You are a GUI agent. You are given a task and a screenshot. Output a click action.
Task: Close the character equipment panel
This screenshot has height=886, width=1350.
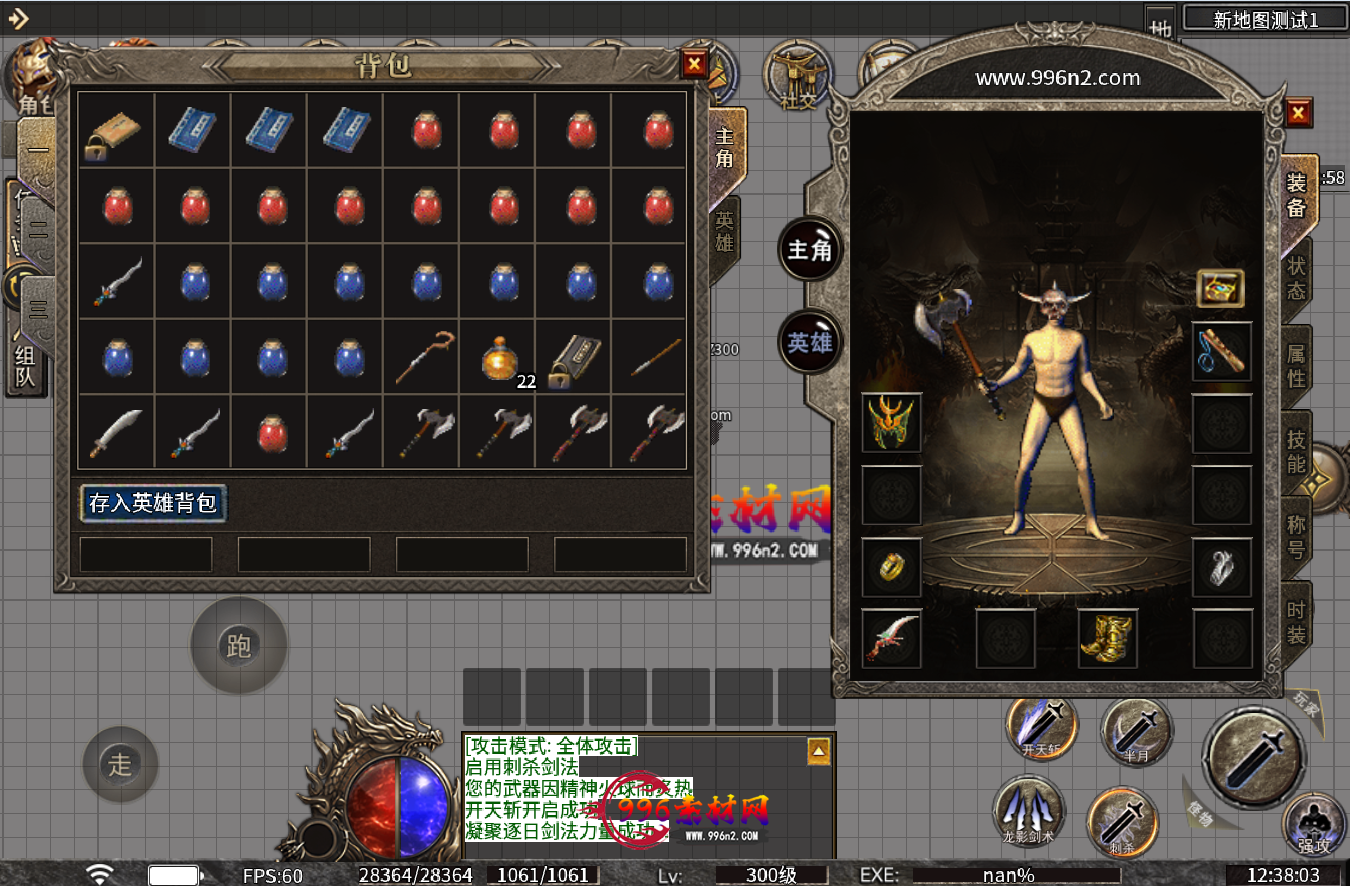pos(1298,112)
